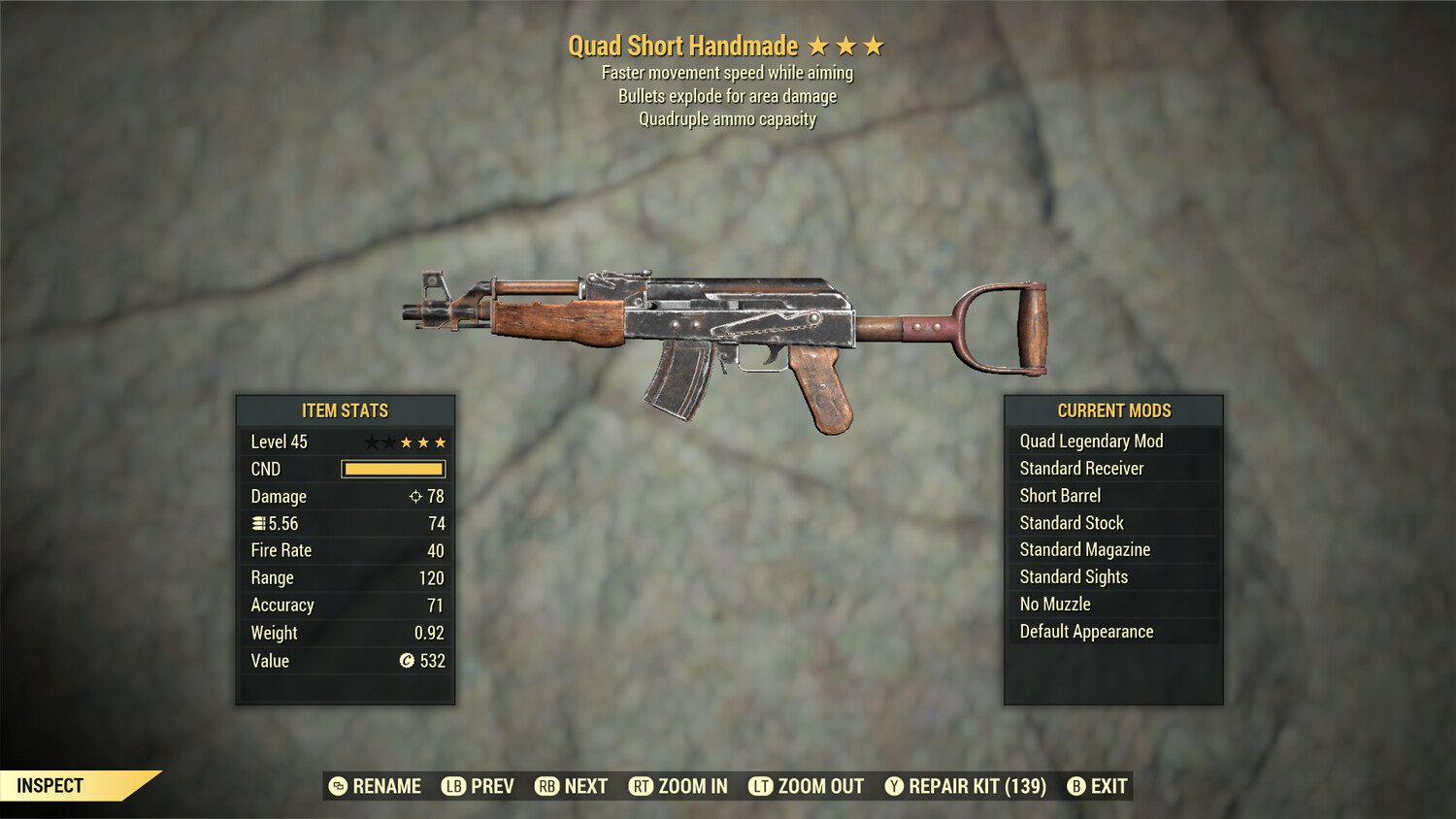Click the damage crosshair icon
Image resolution: width=1456 pixels, height=819 pixels.
pyautogui.click(x=417, y=496)
